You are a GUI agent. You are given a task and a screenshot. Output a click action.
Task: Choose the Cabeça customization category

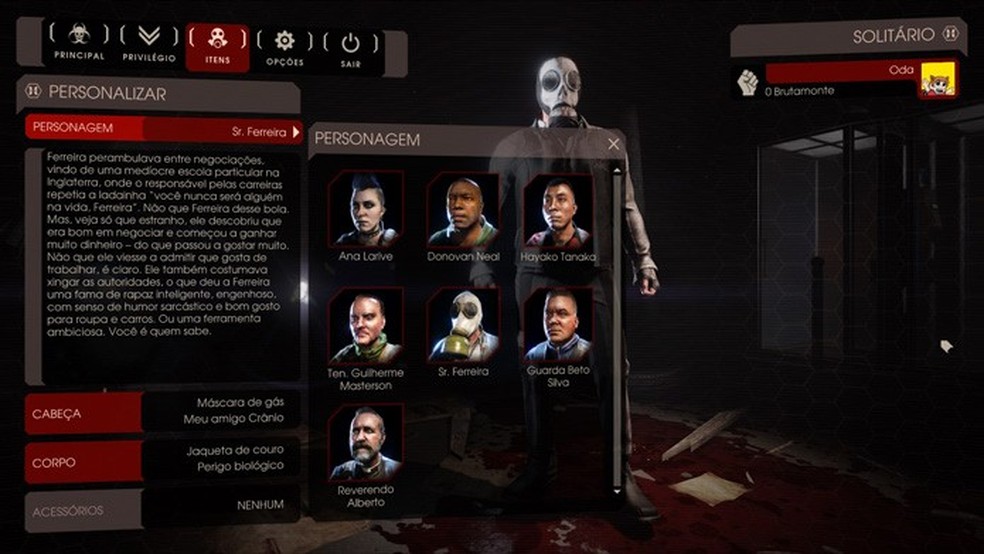pos(84,412)
